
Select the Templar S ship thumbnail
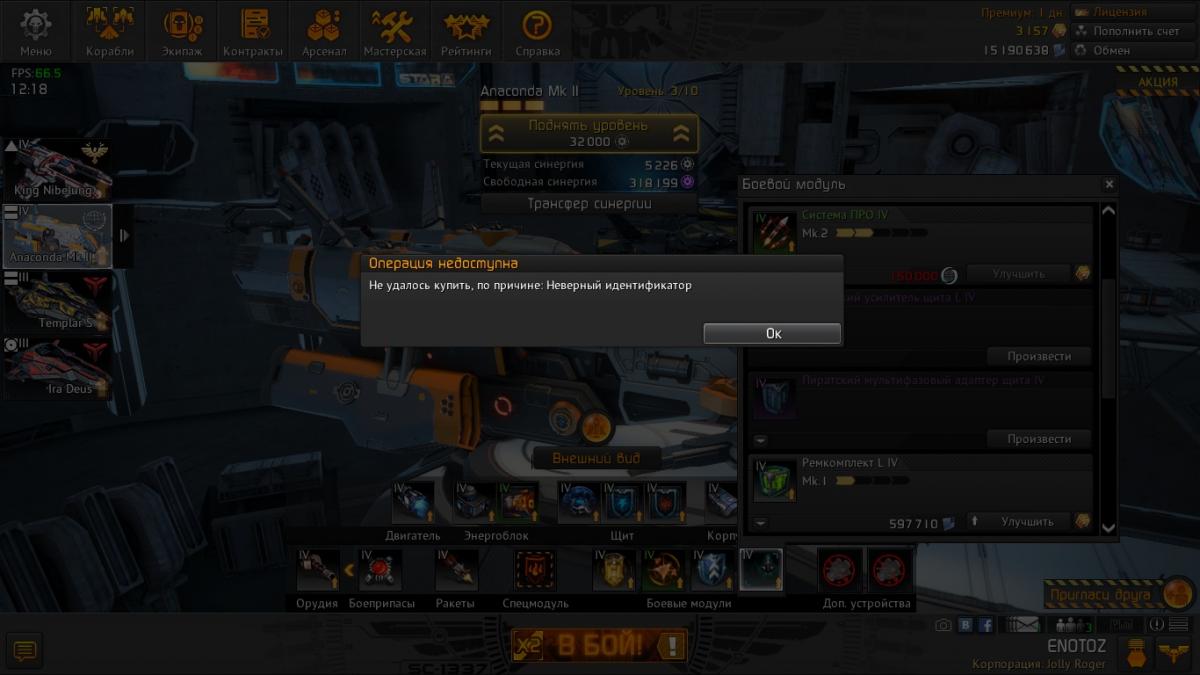[x=57, y=301]
